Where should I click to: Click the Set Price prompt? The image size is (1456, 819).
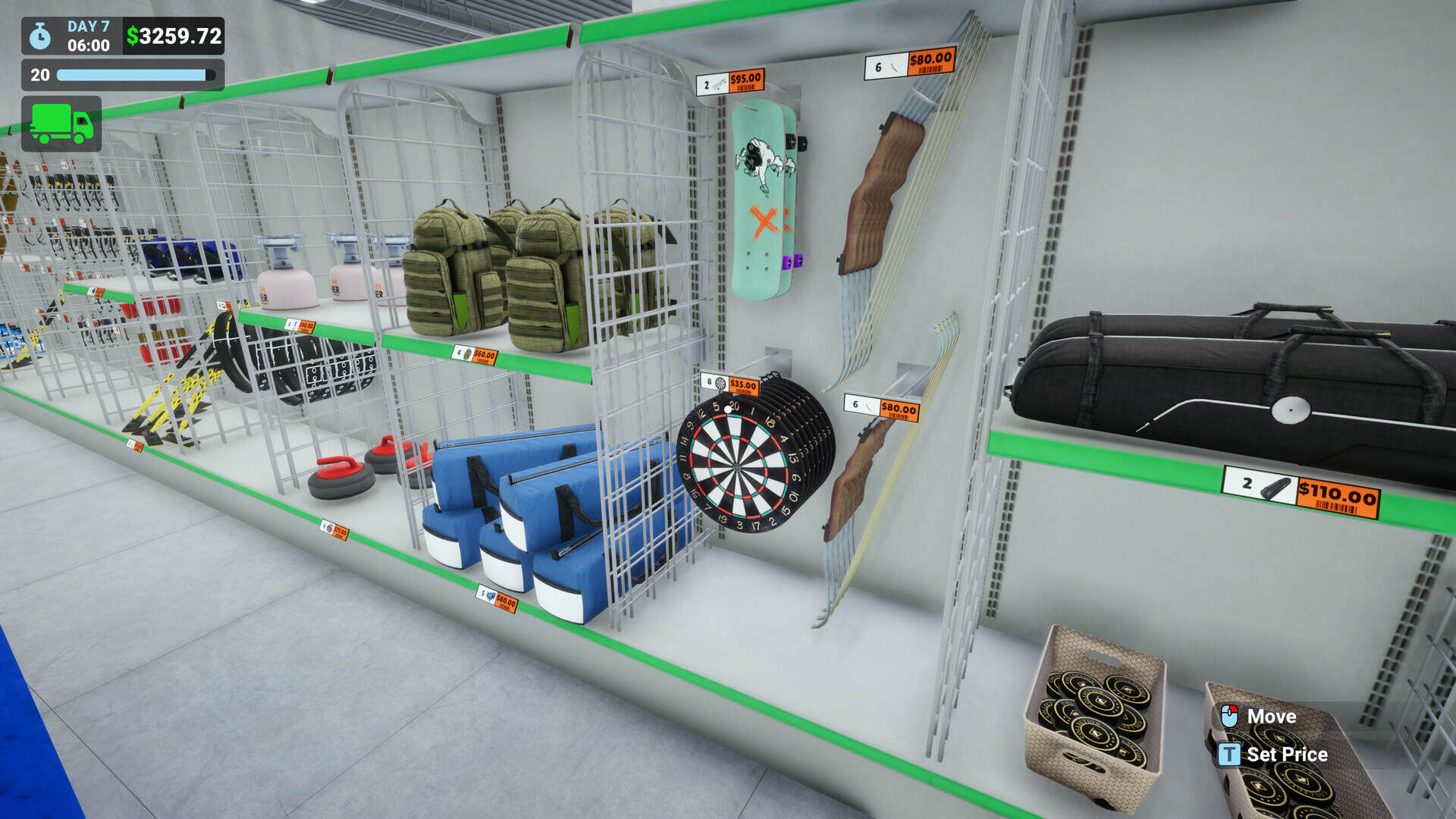coord(1288,755)
